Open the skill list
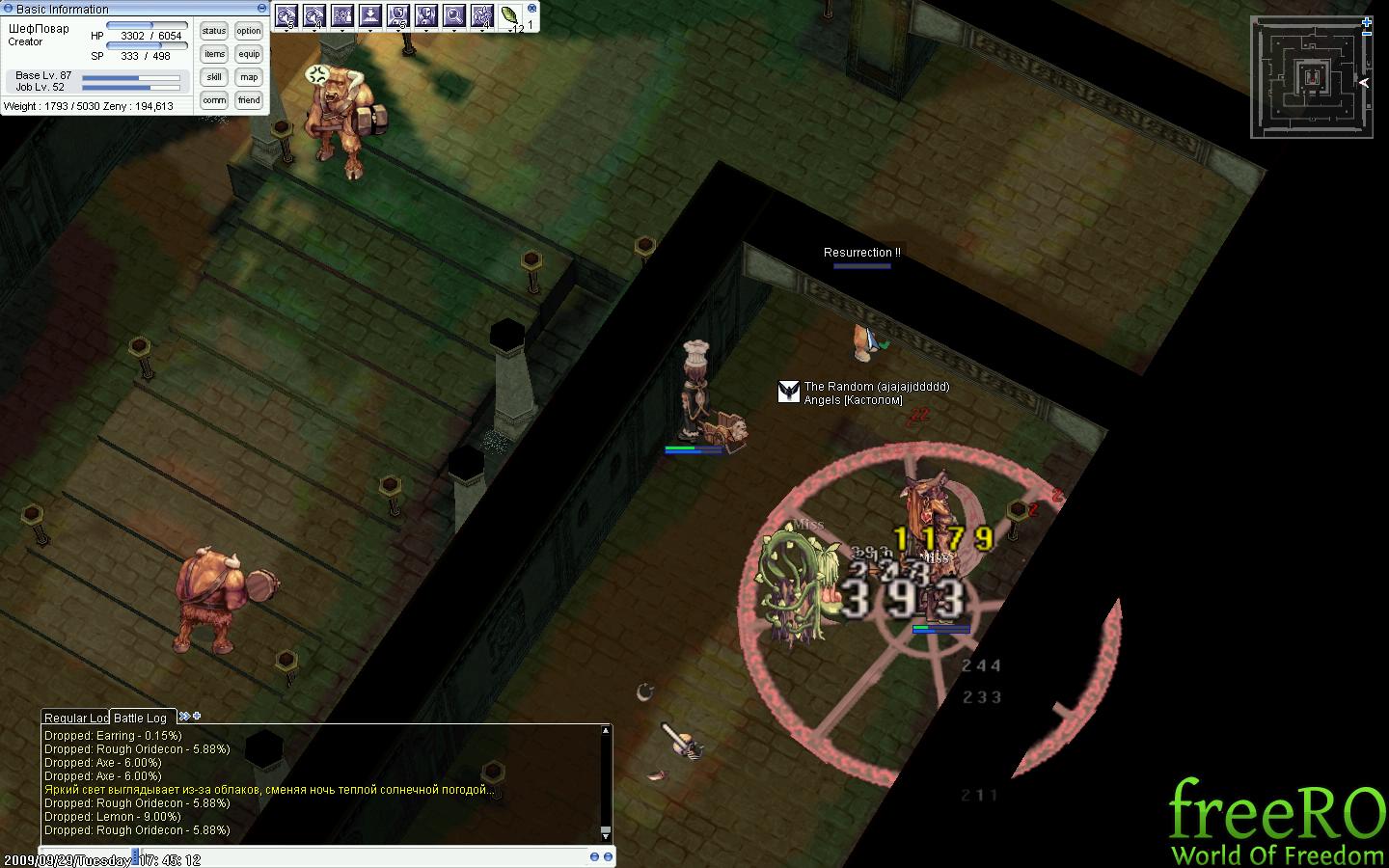Image resolution: width=1389 pixels, height=868 pixels. coord(214,77)
